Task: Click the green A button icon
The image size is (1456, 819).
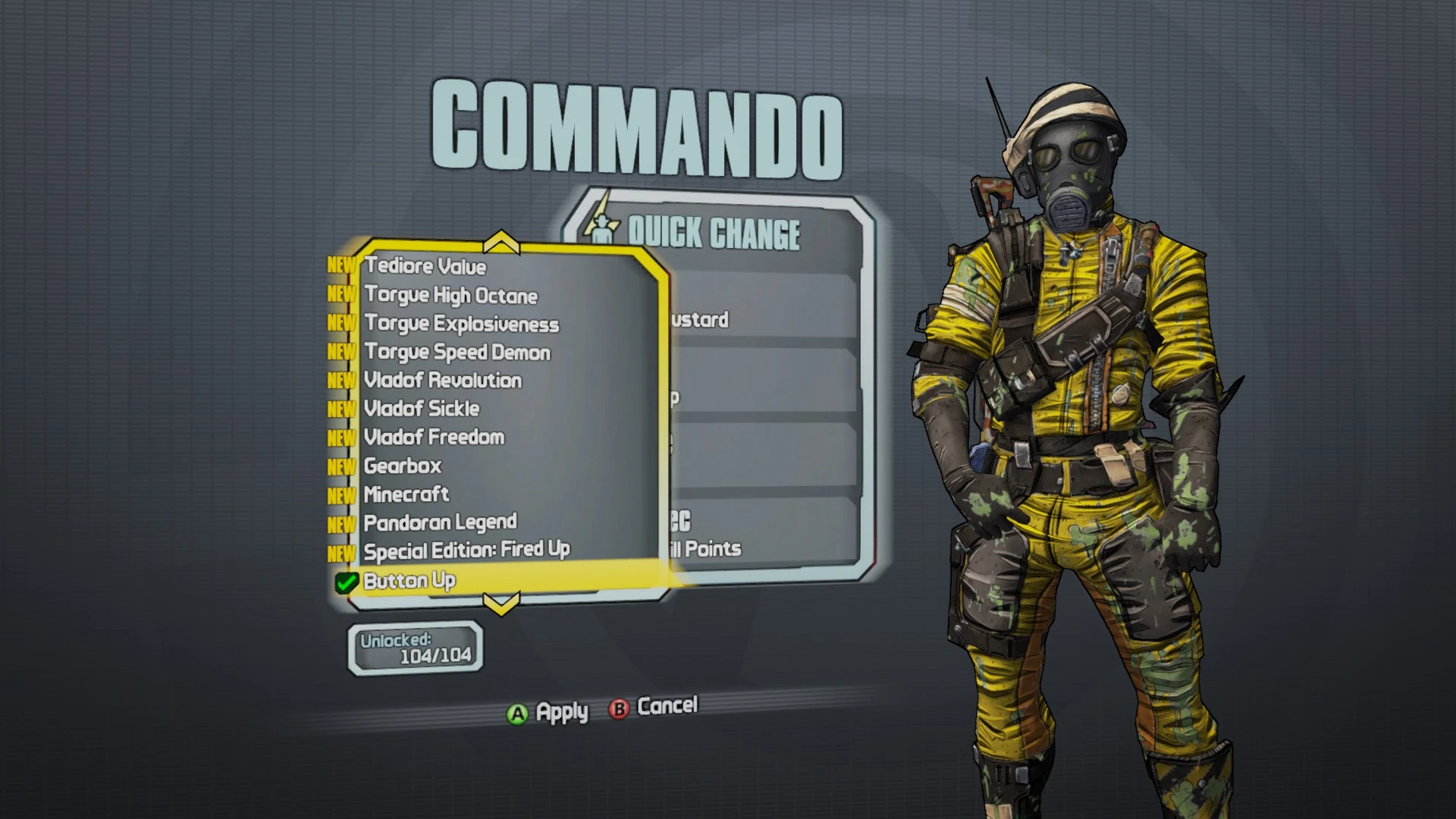Action: coord(516,711)
